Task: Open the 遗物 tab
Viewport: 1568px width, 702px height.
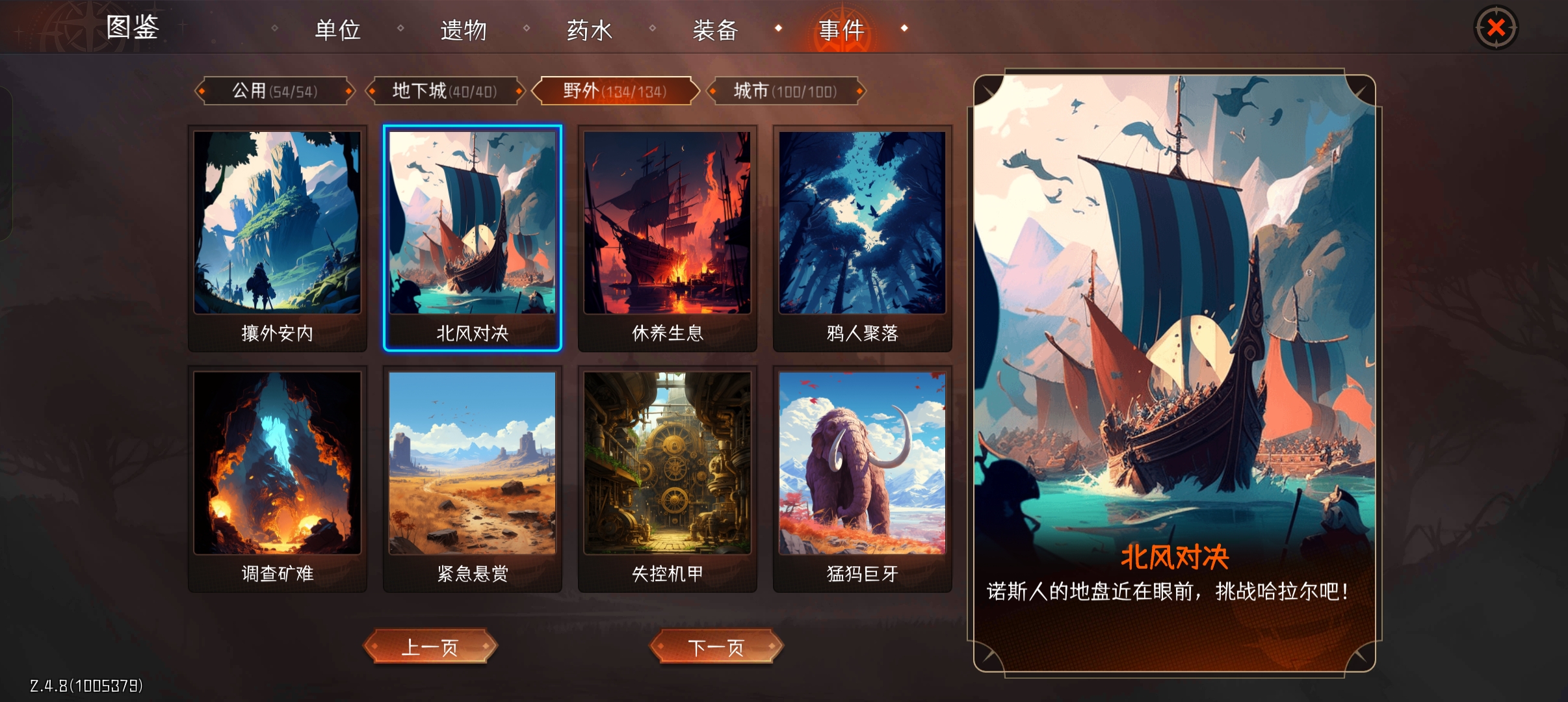Action: pyautogui.click(x=464, y=29)
